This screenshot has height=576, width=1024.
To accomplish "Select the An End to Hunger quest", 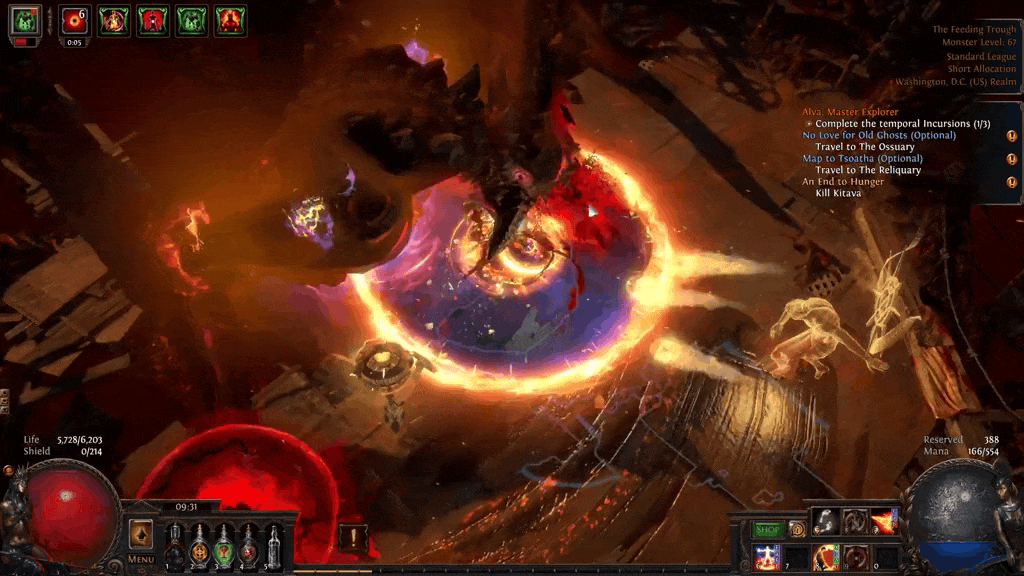I will (842, 181).
